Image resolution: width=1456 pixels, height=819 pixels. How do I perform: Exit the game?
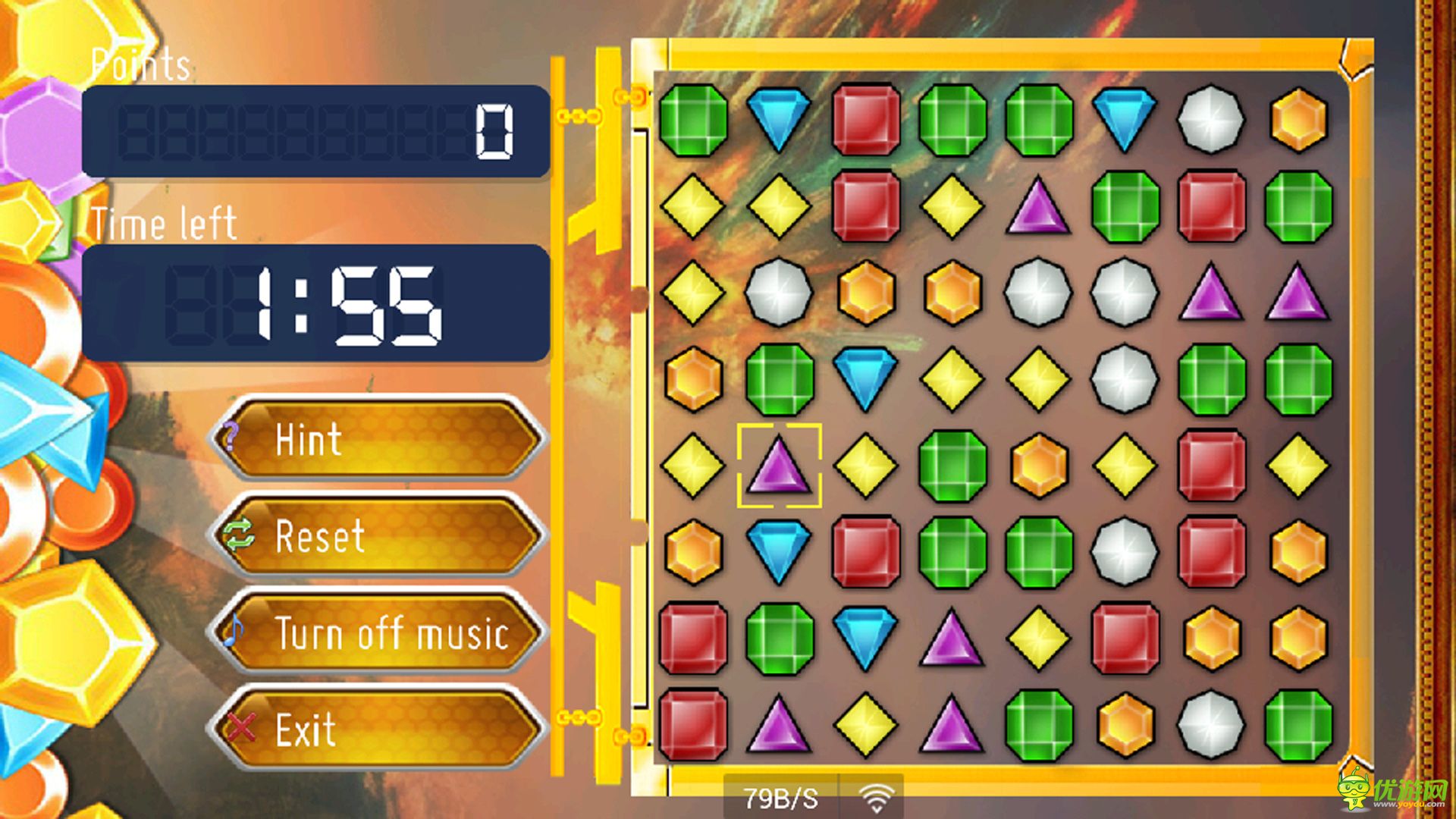pos(378,730)
